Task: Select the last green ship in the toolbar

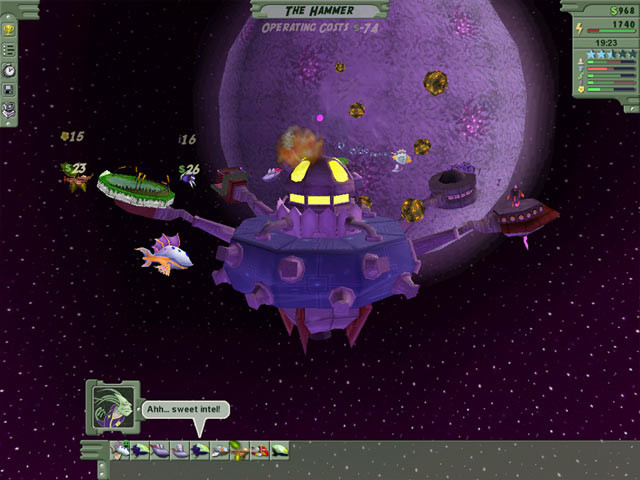Action: [281, 451]
